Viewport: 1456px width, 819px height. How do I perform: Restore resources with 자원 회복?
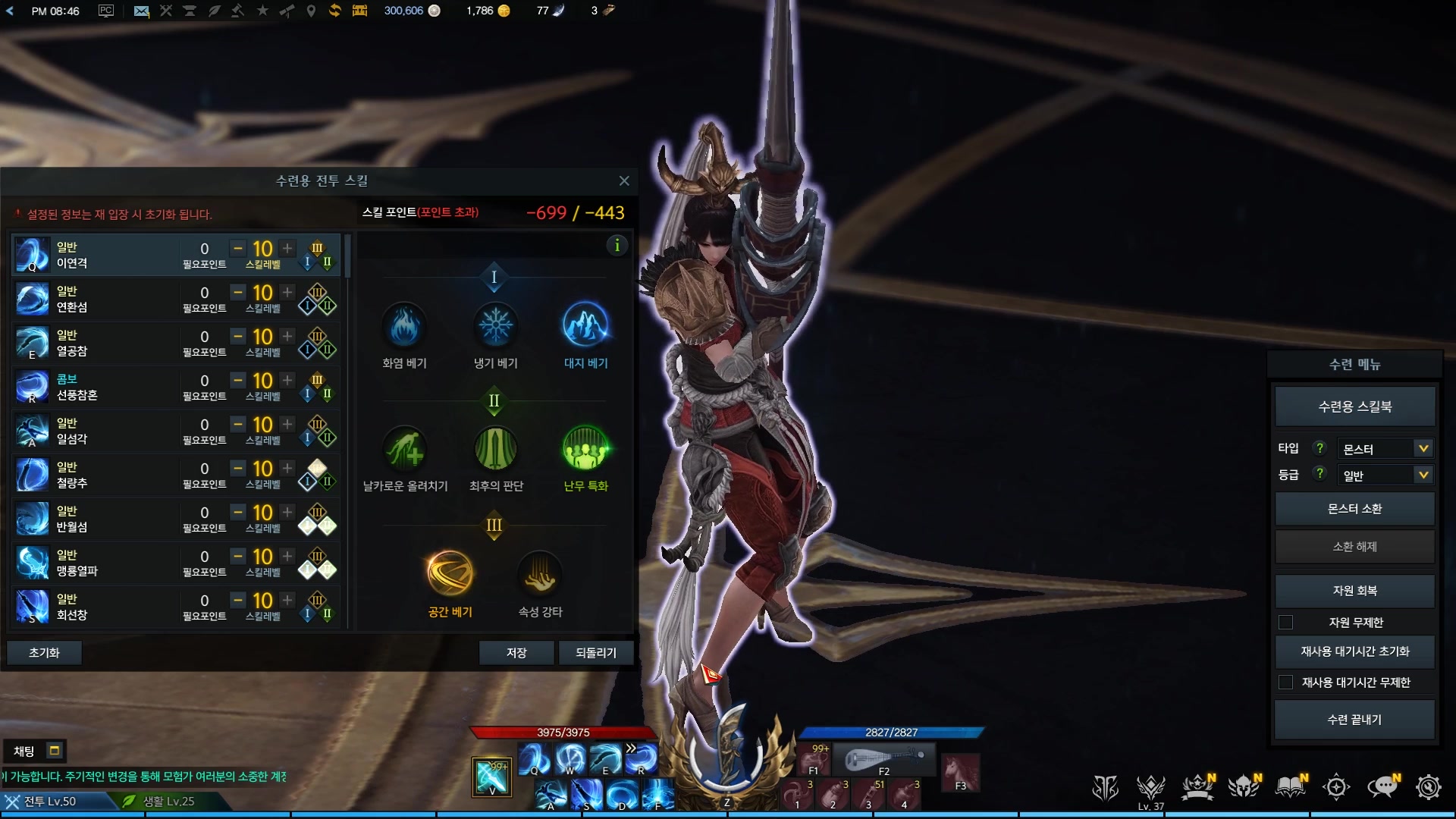click(1354, 591)
